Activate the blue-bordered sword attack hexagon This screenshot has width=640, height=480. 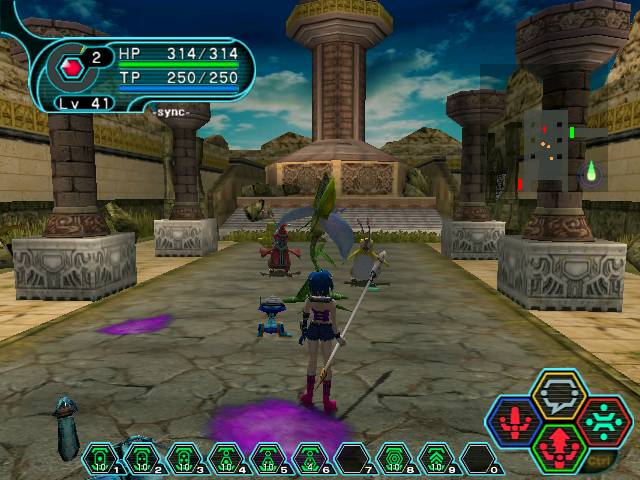point(515,421)
